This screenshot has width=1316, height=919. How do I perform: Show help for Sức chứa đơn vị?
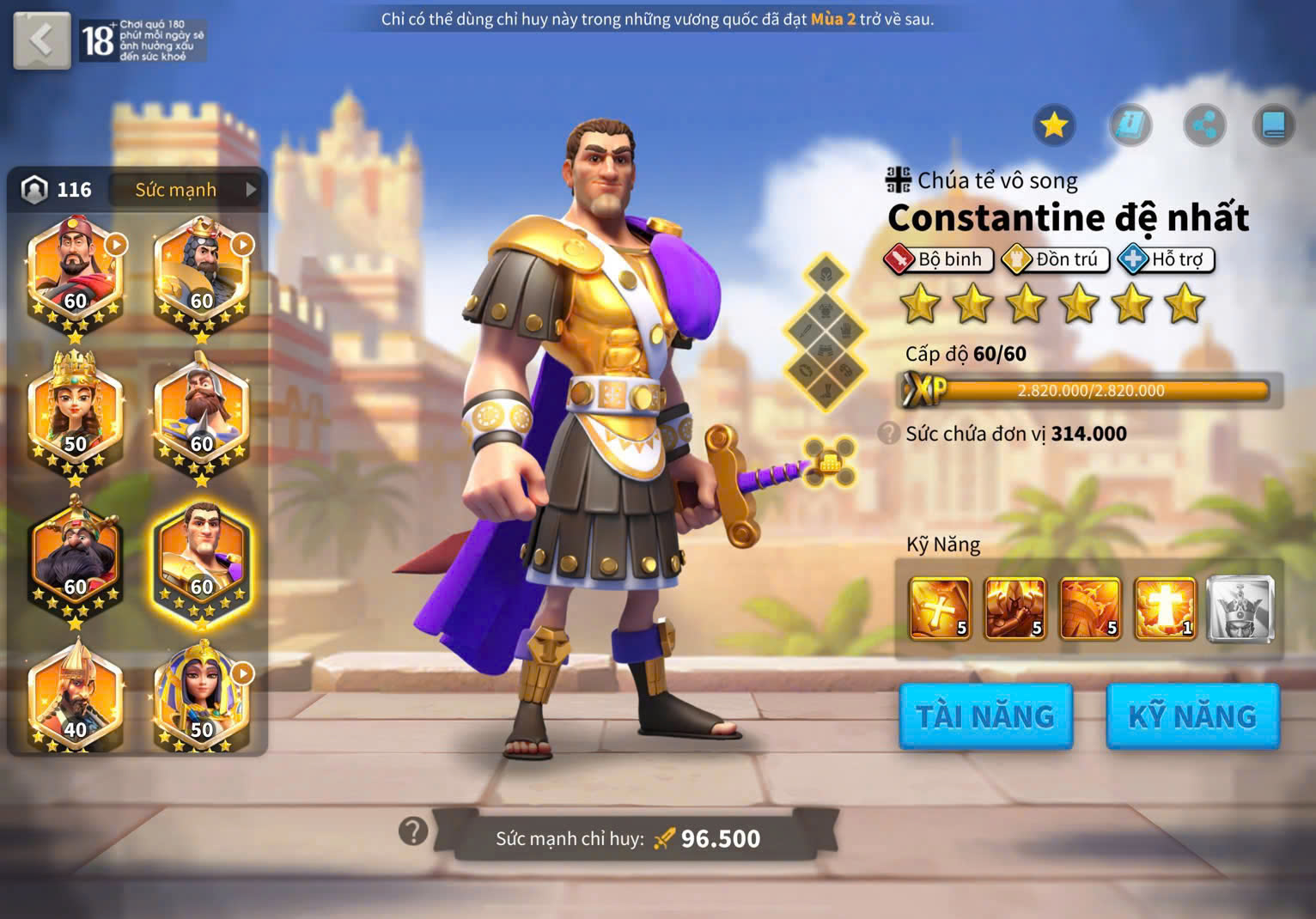pyautogui.click(x=889, y=433)
